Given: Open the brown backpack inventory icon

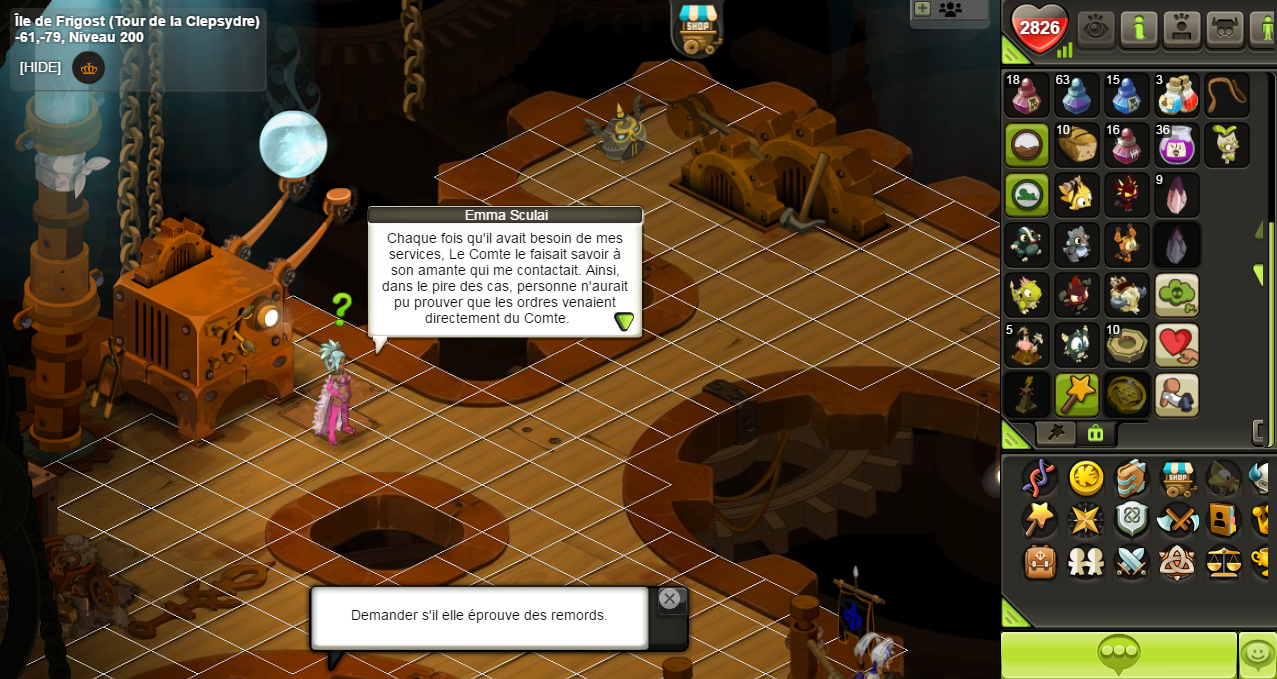Looking at the screenshot, I should [x=1040, y=562].
